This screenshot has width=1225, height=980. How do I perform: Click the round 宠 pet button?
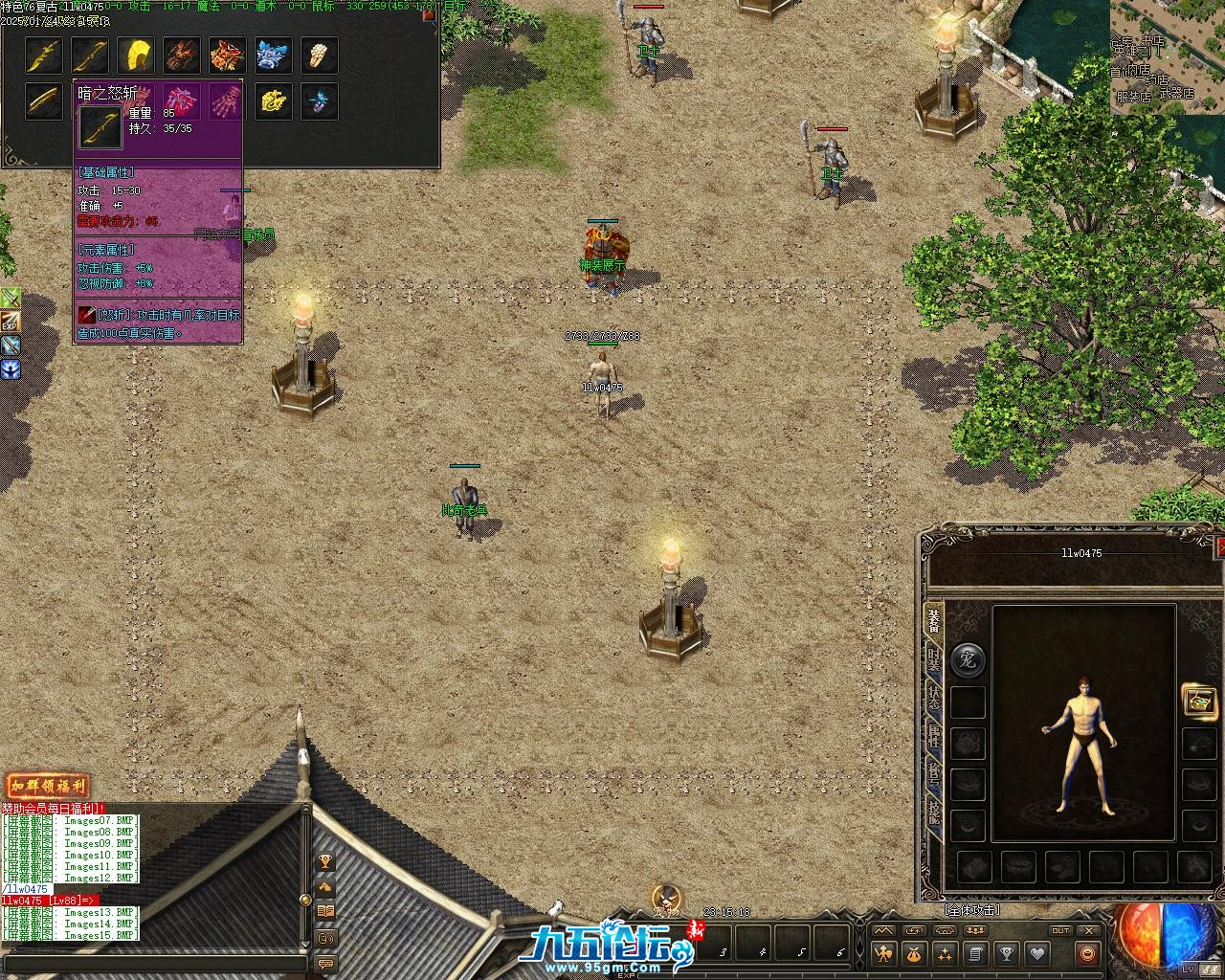(x=968, y=660)
